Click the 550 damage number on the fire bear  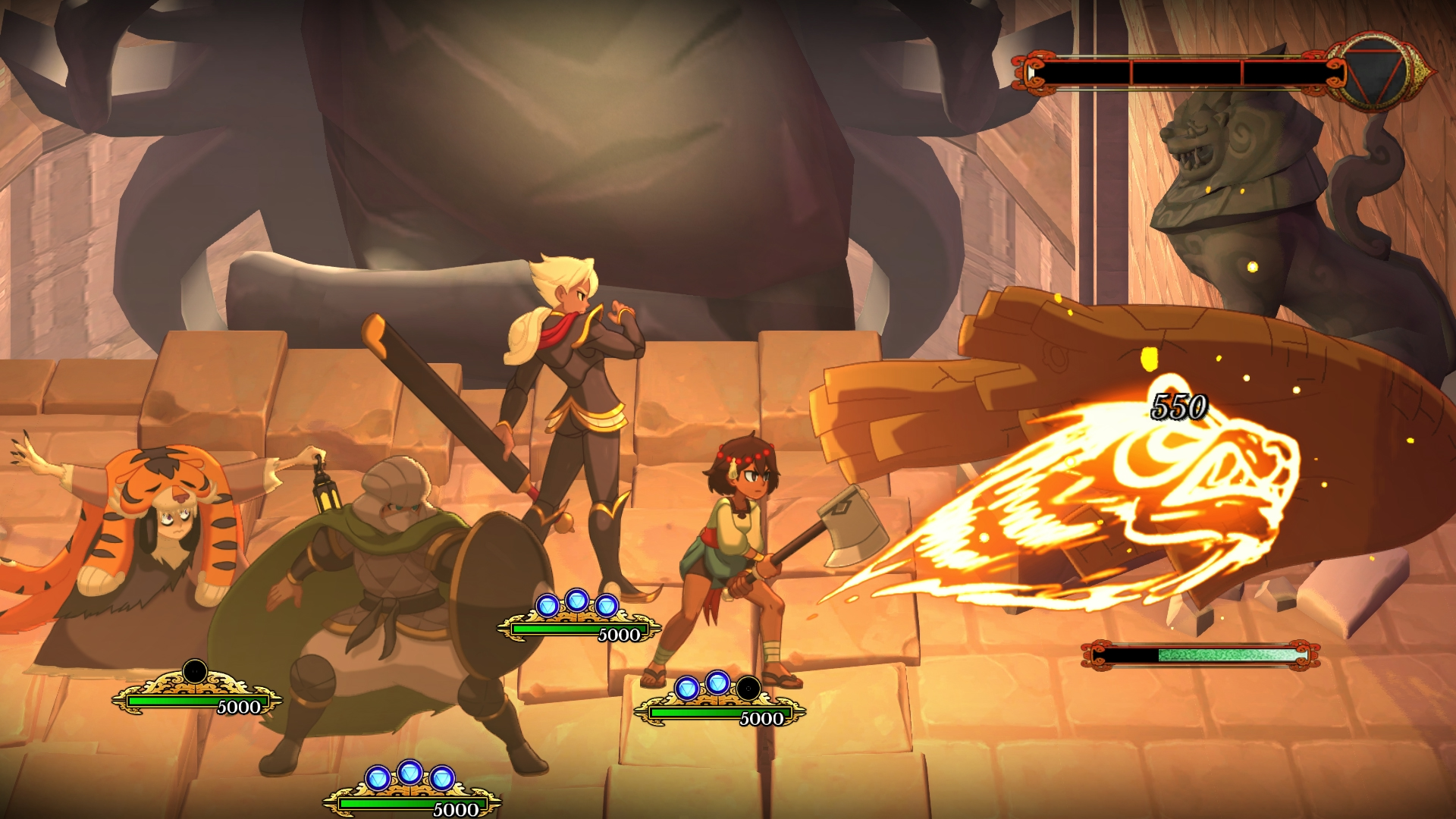[x=1180, y=406]
